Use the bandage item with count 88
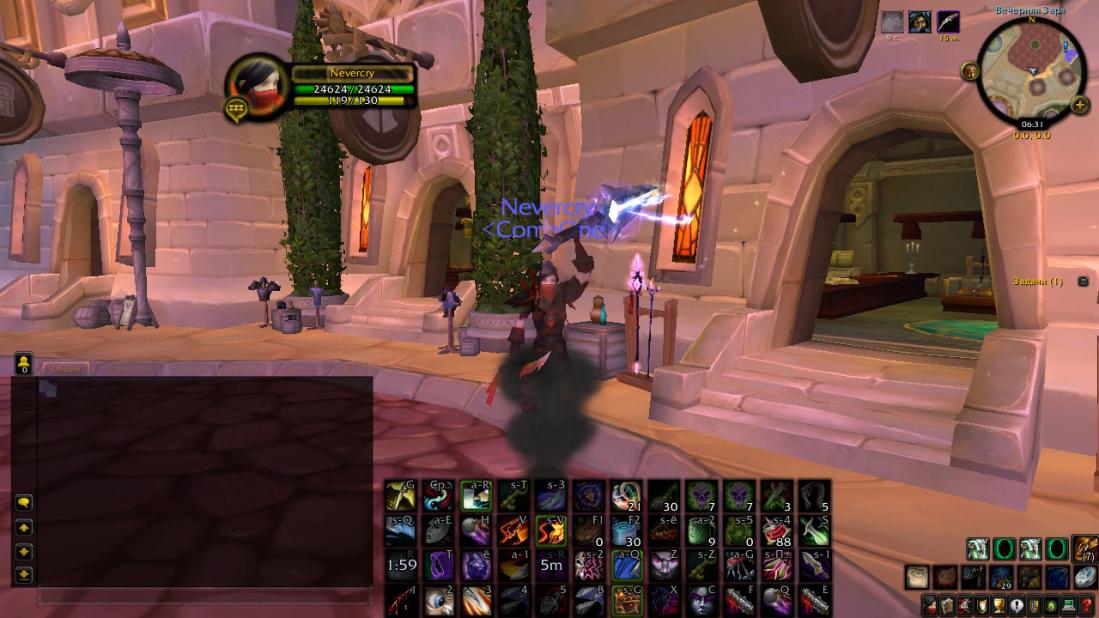The width and height of the screenshot is (1099, 618). (x=777, y=531)
